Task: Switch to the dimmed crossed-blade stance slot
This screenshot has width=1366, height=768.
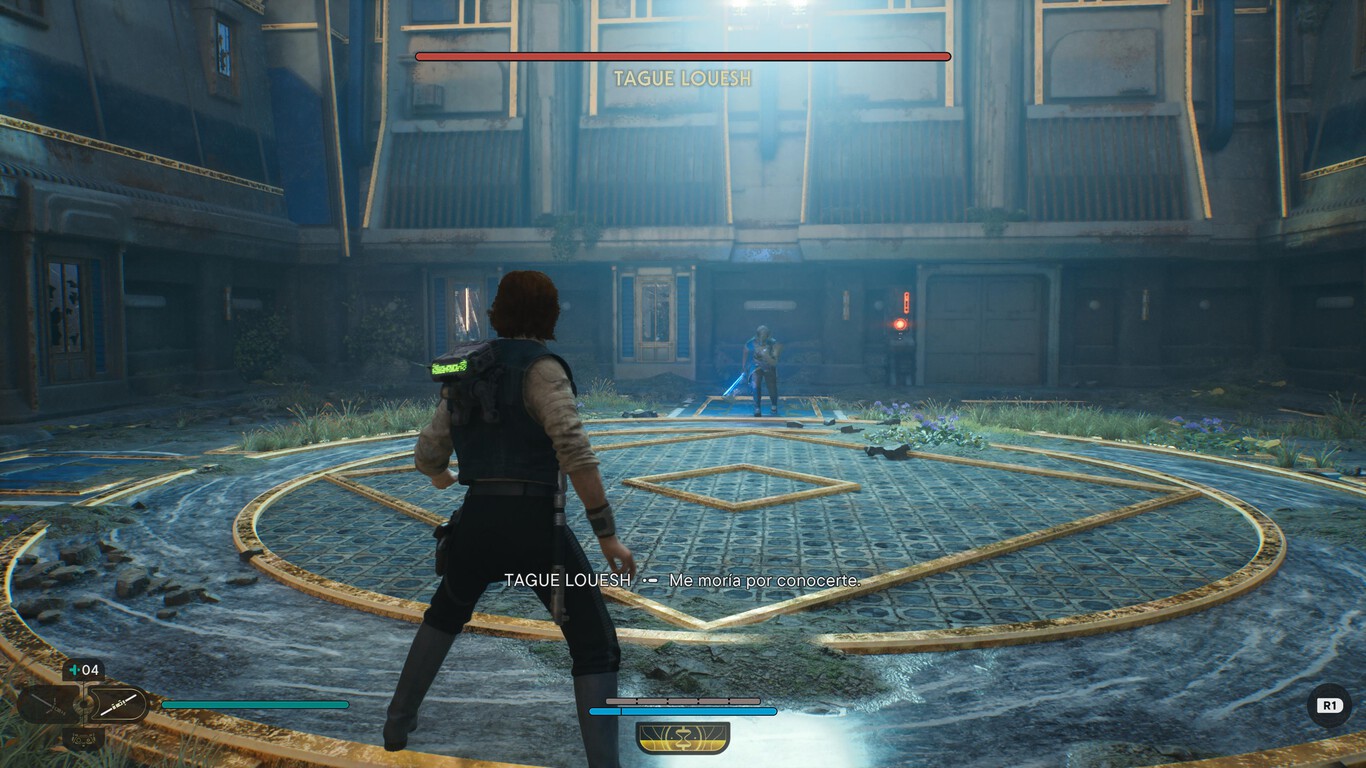Action: click(47, 705)
